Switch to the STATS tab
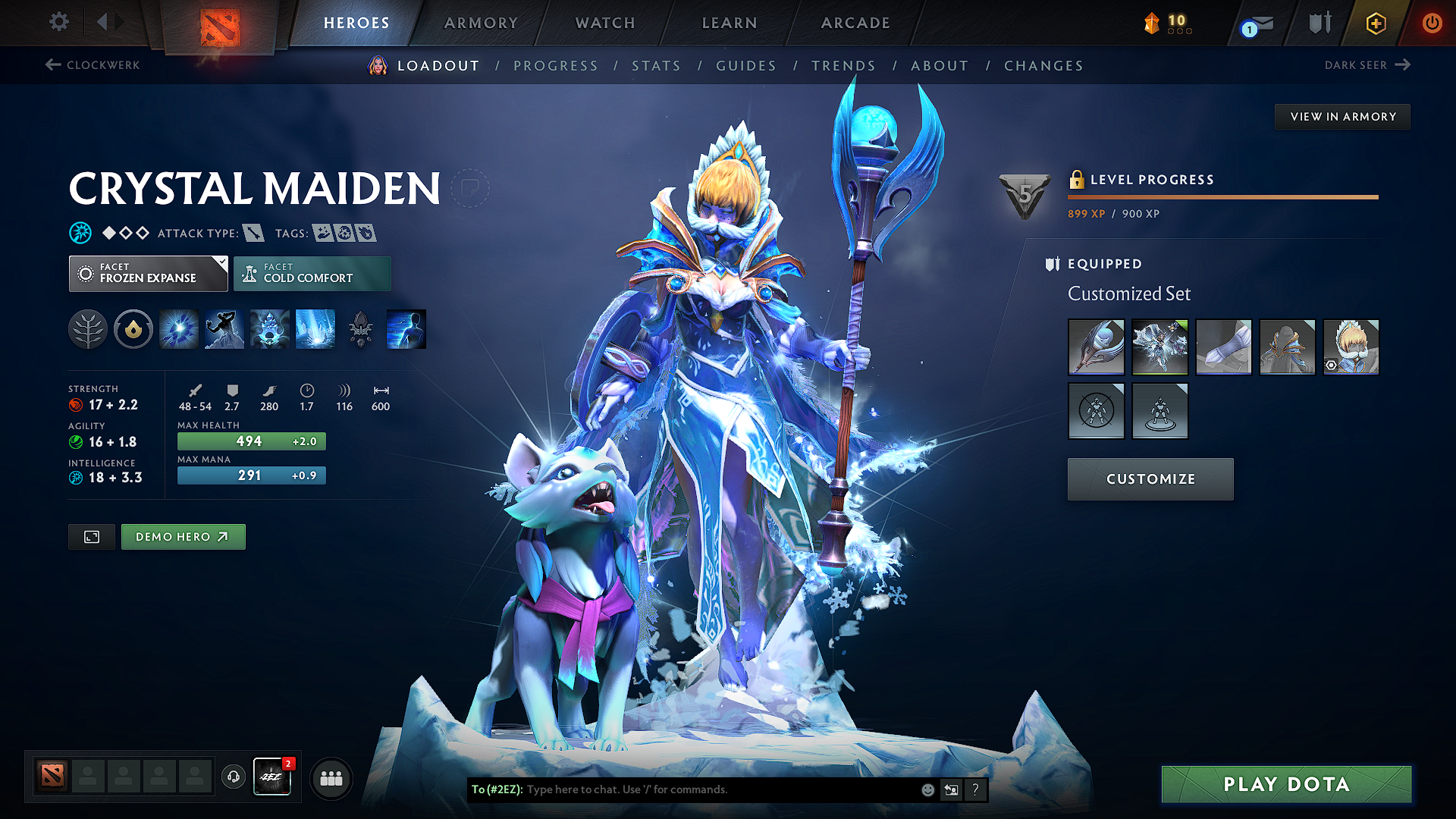The image size is (1456, 819). (x=657, y=66)
